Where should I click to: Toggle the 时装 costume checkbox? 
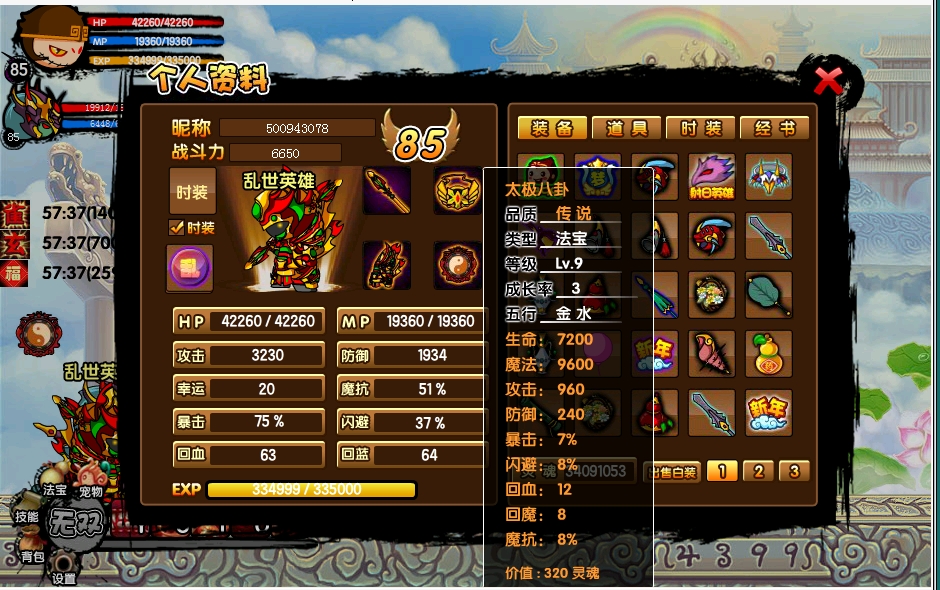pyautogui.click(x=177, y=228)
